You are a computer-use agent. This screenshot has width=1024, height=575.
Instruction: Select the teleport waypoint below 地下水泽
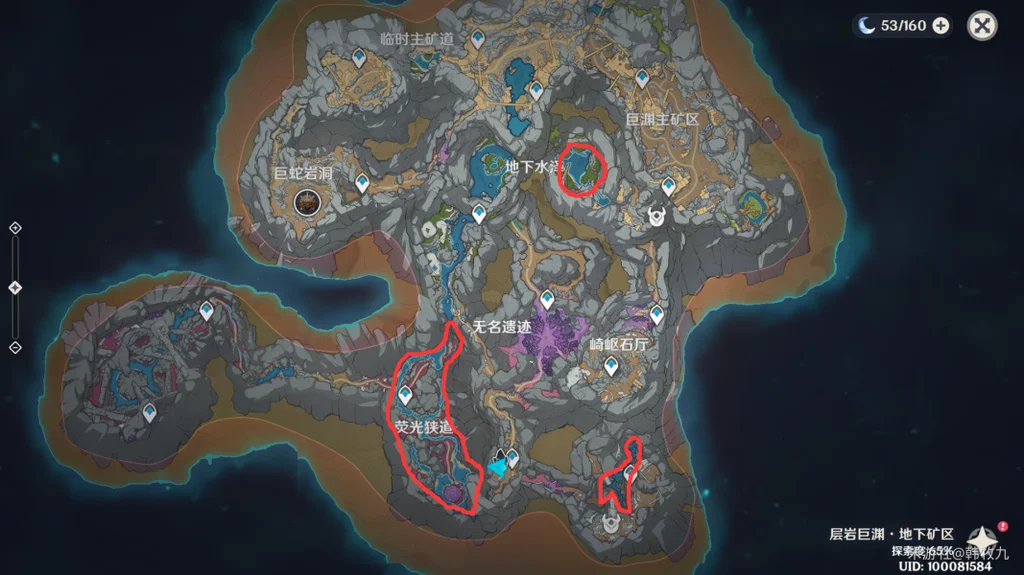pos(479,213)
